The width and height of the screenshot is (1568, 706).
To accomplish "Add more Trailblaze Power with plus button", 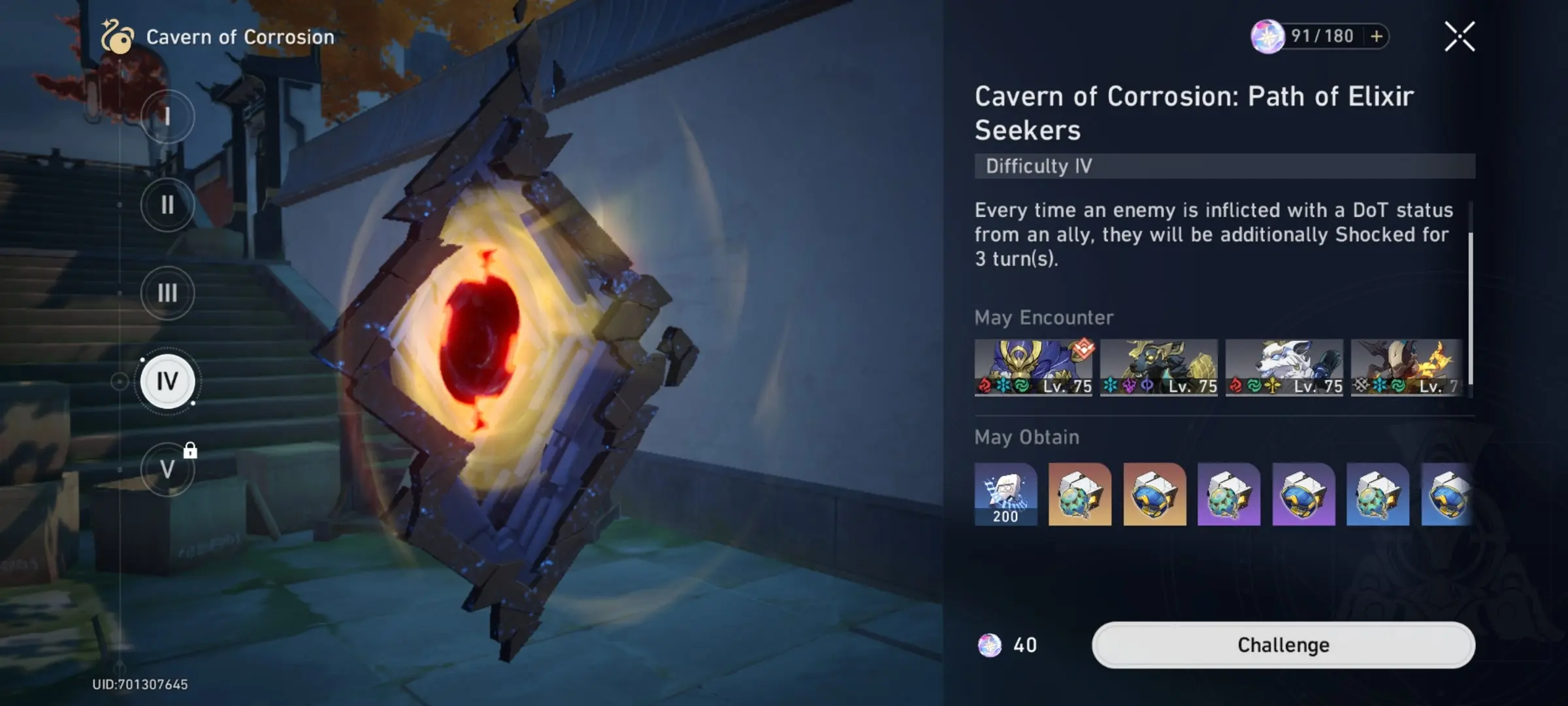I will 1377,37.
